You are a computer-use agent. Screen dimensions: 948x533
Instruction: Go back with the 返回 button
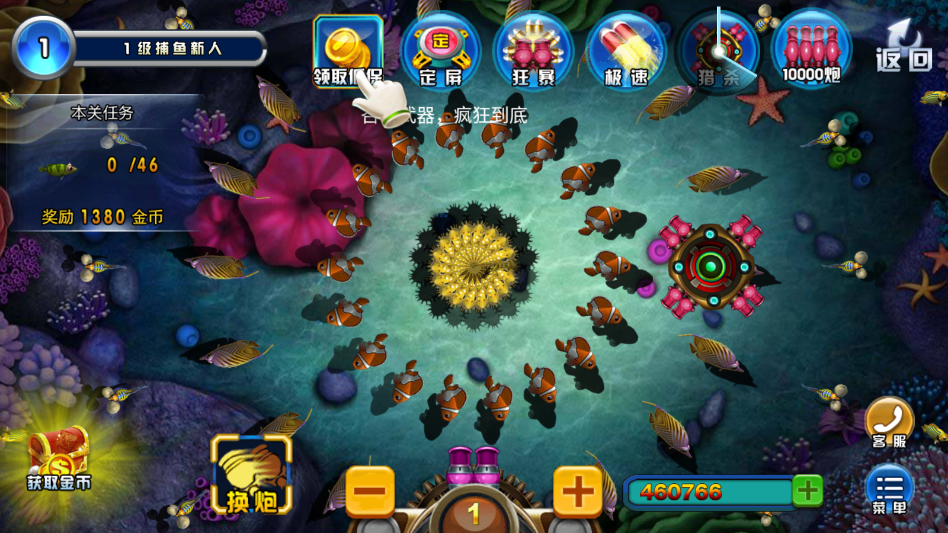click(904, 48)
